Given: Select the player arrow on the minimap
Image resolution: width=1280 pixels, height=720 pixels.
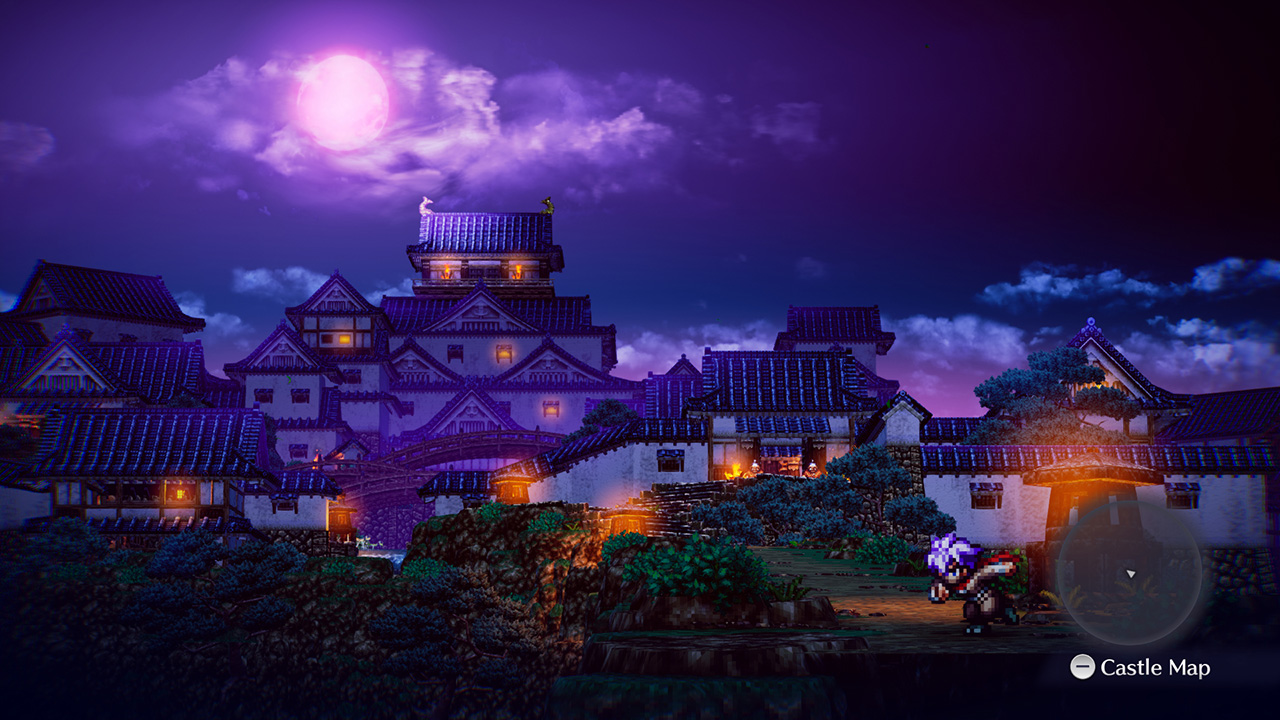Looking at the screenshot, I should (x=1130, y=574).
